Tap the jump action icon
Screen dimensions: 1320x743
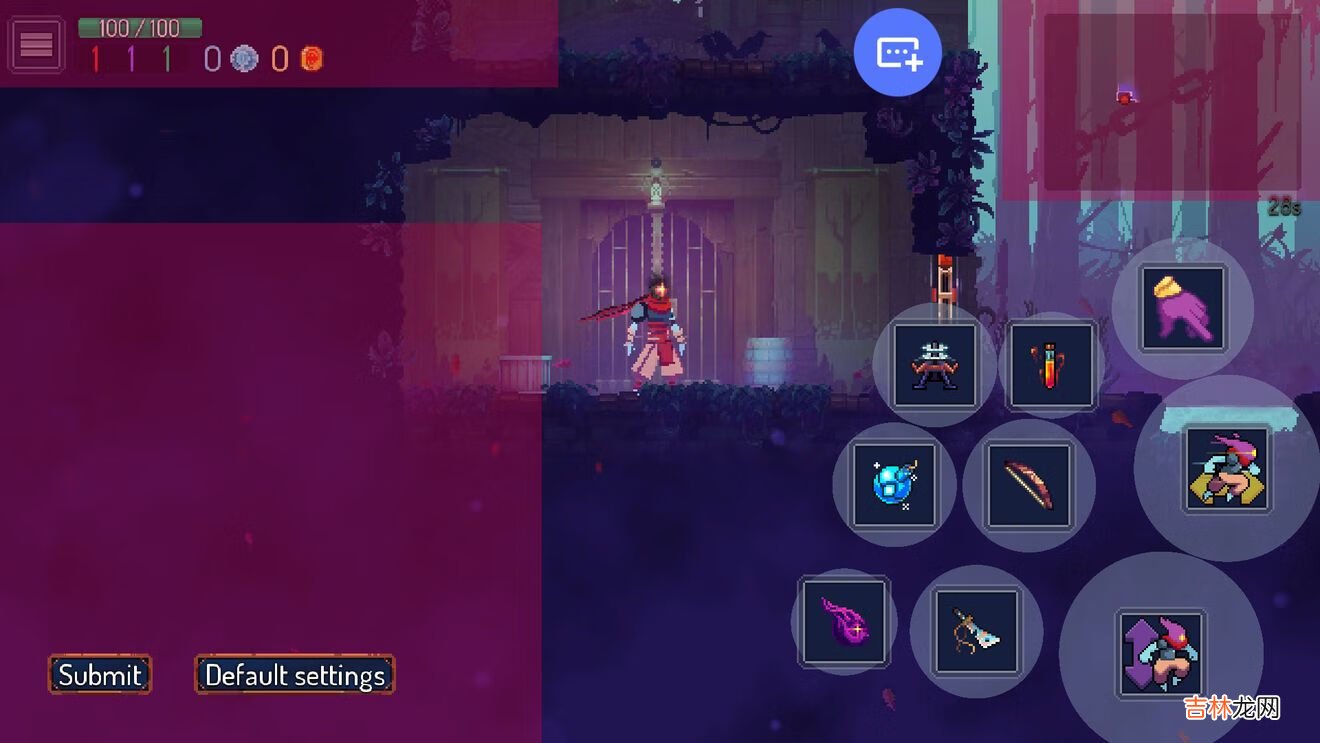(x=1161, y=653)
